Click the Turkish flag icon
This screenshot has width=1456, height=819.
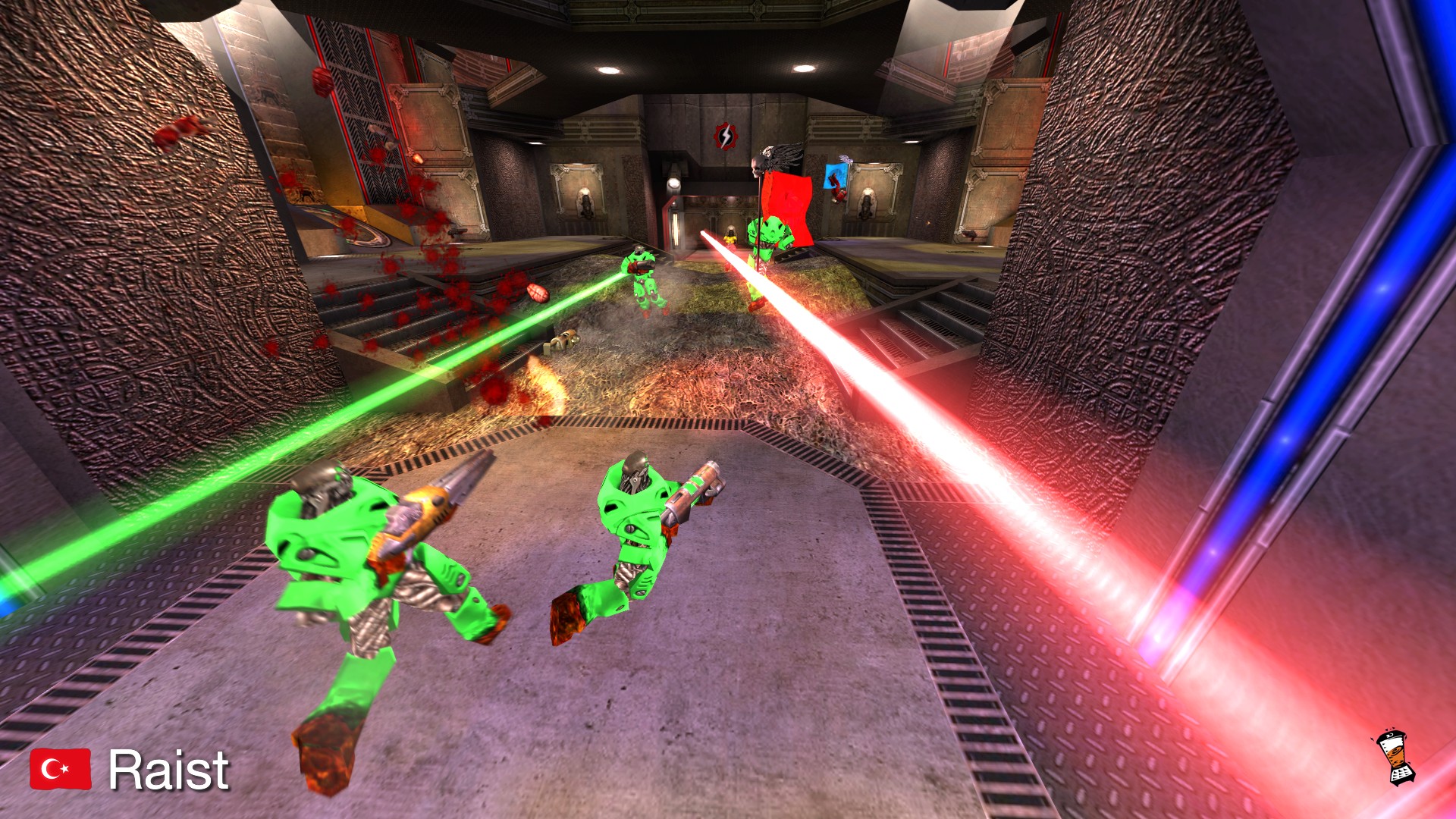coord(61,769)
